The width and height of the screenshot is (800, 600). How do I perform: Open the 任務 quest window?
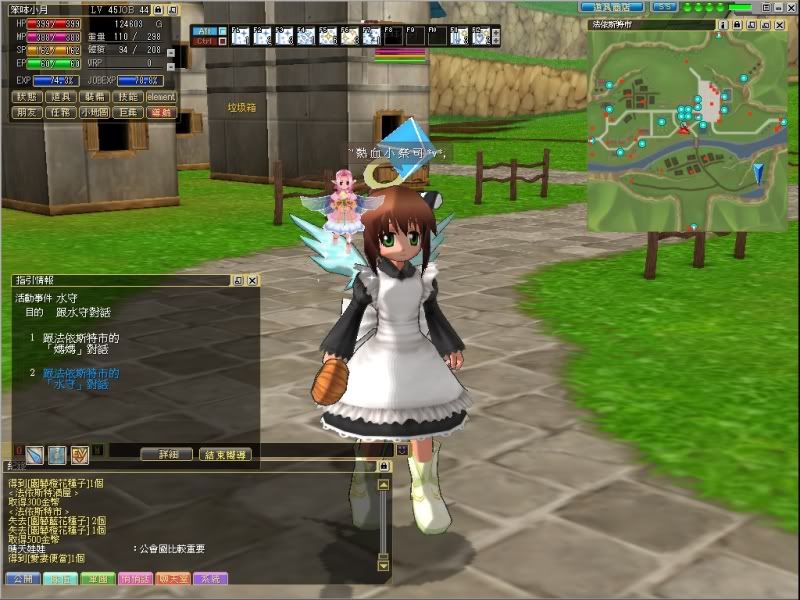(61, 113)
